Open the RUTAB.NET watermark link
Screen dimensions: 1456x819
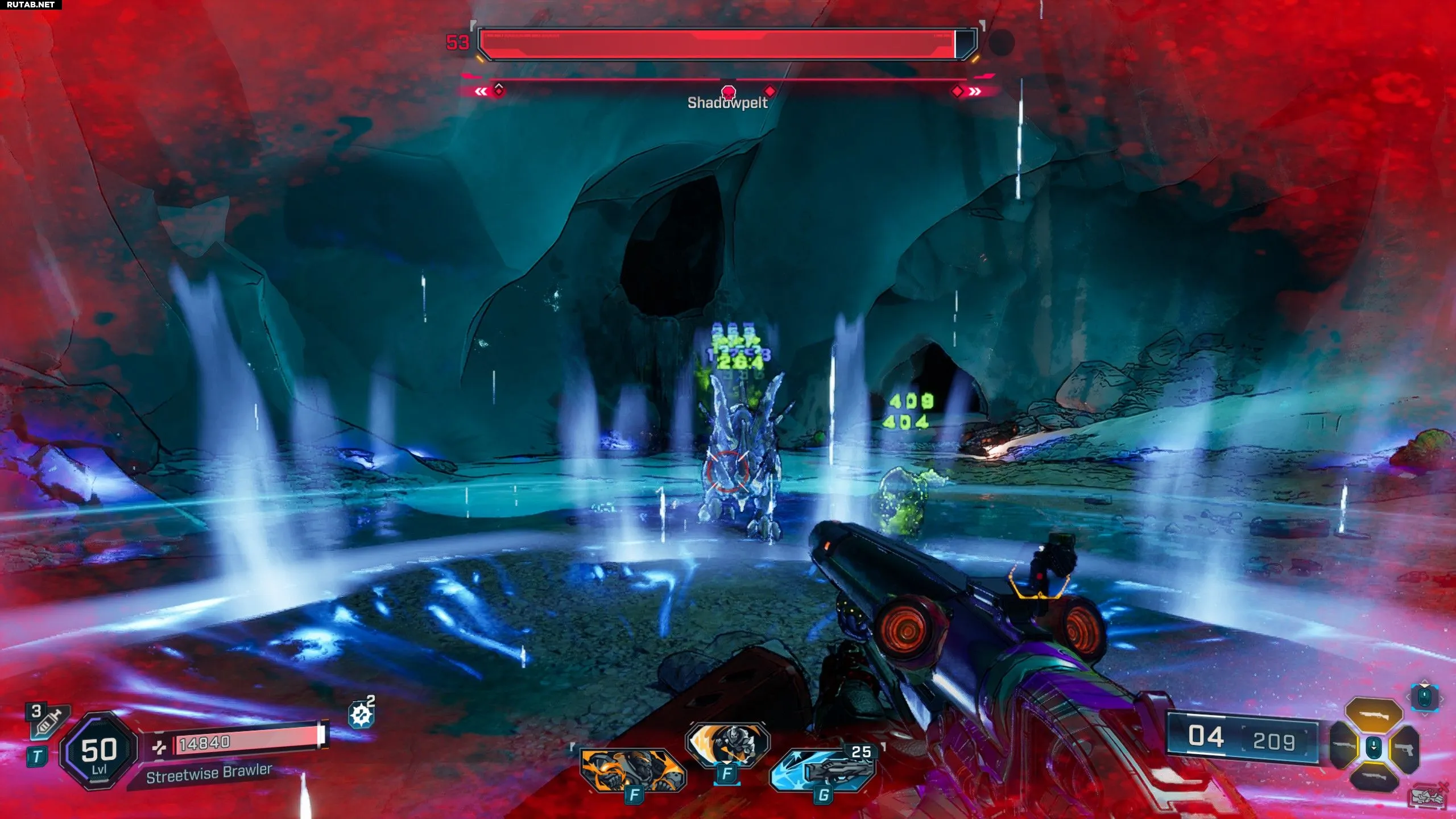31,5
